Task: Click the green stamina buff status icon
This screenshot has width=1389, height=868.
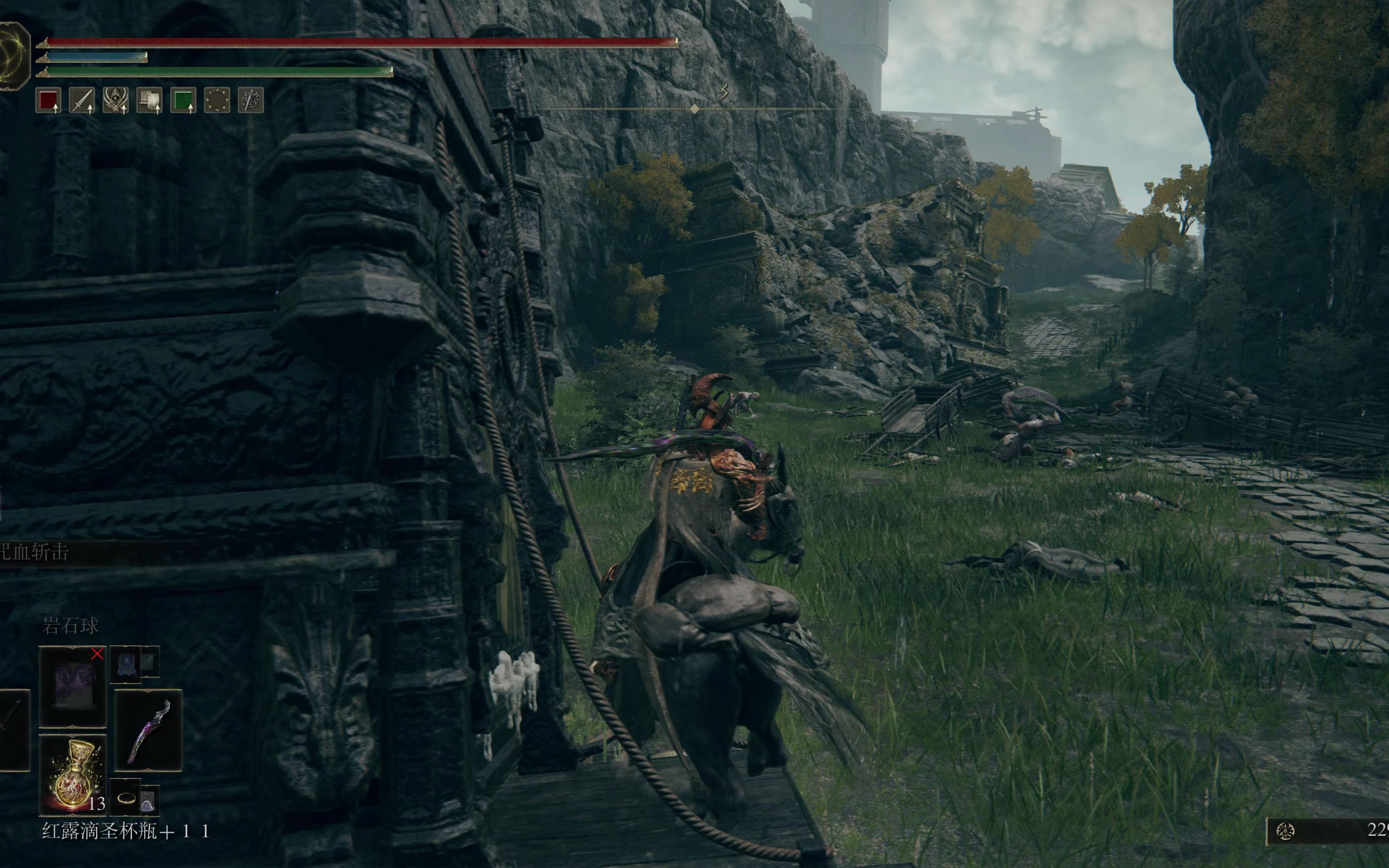Action: click(x=183, y=100)
